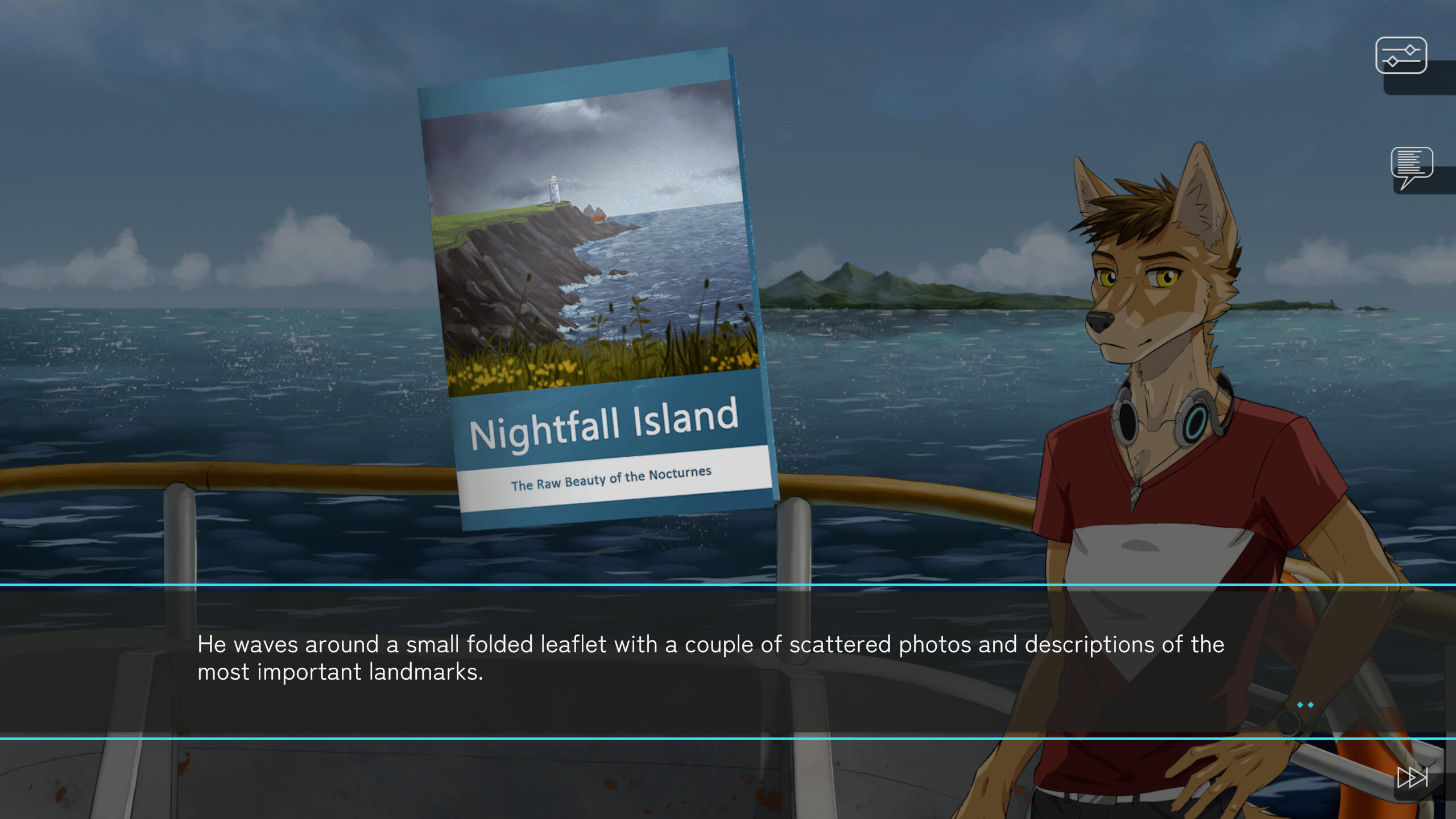1456x819 pixels.
Task: Open the settings sliders icon
Action: pyautogui.click(x=1401, y=56)
